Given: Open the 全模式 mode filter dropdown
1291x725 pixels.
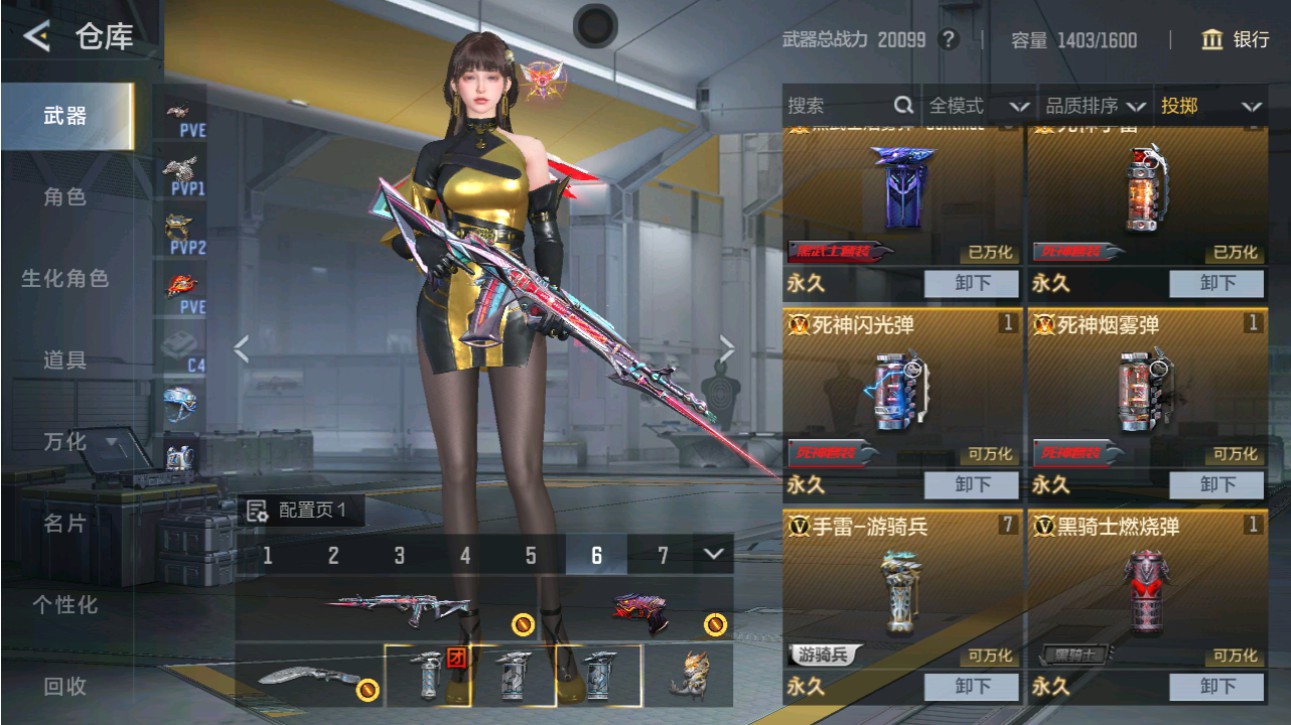Looking at the screenshot, I should 975,104.
